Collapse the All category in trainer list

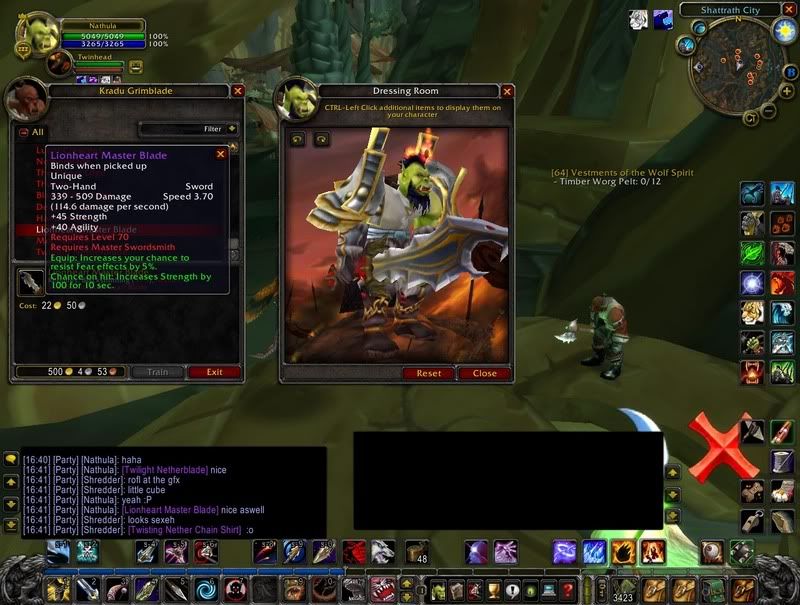(x=24, y=131)
